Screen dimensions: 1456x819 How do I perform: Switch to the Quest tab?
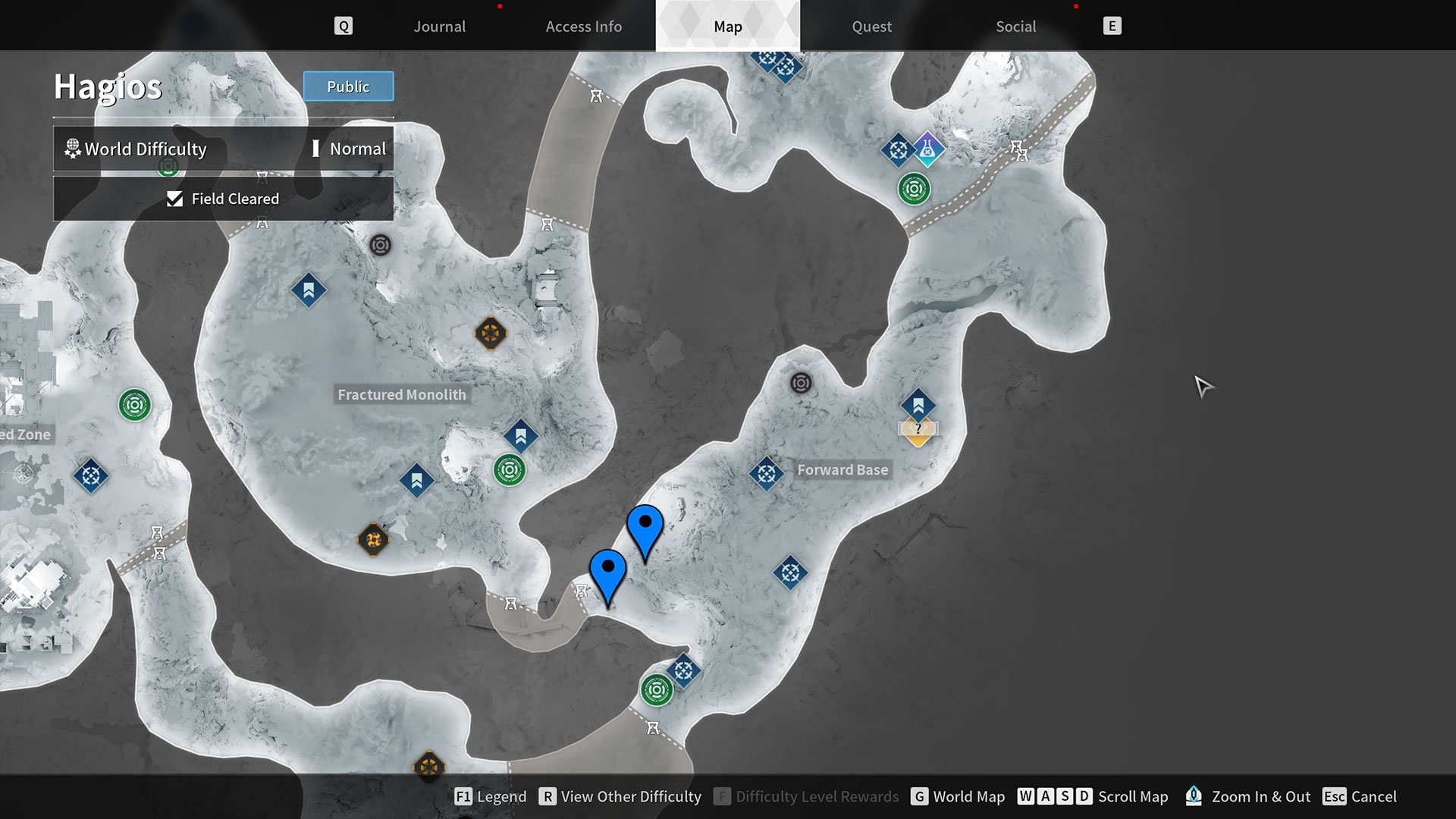tap(871, 26)
